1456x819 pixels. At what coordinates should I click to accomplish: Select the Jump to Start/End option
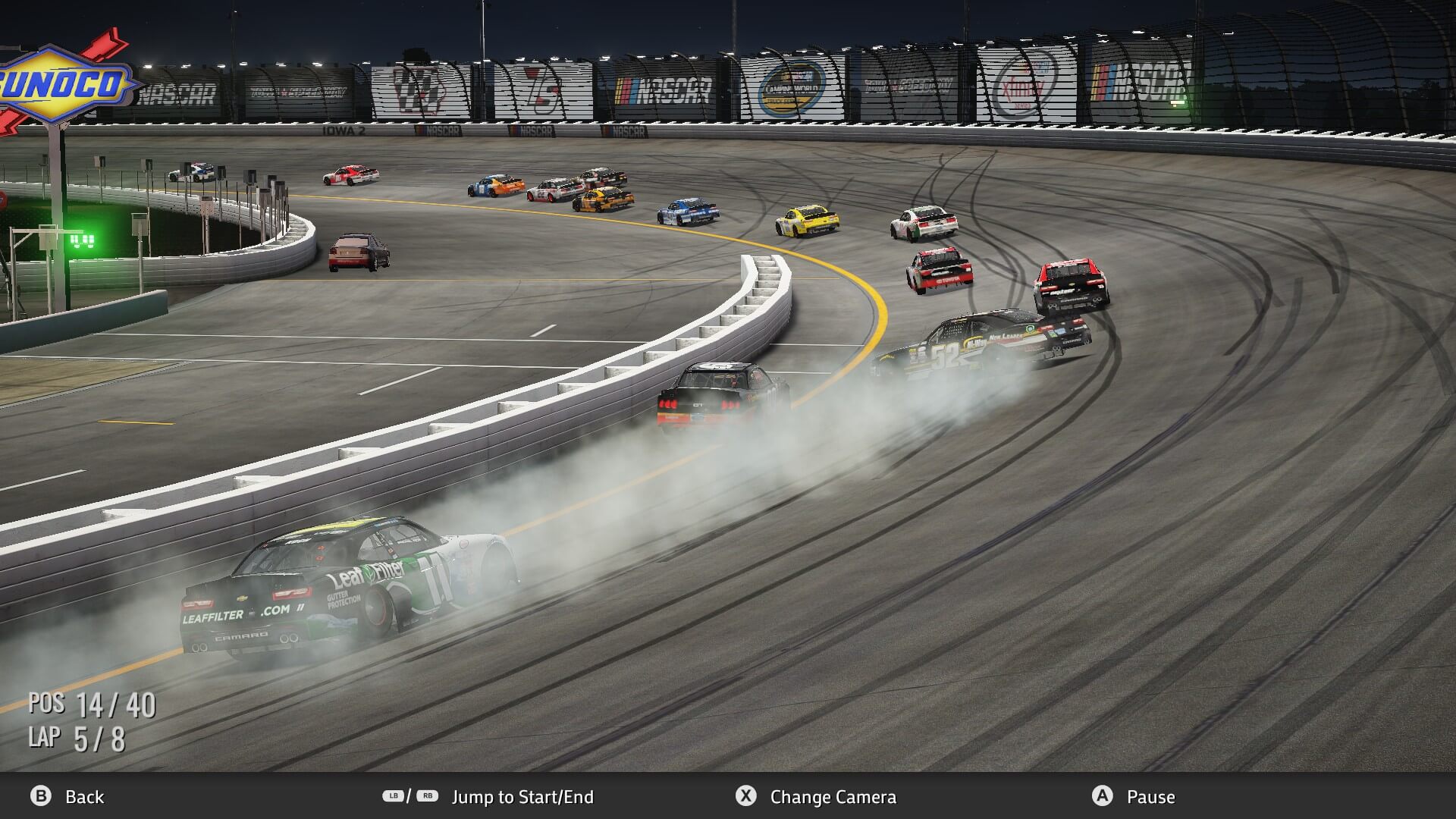point(522,797)
